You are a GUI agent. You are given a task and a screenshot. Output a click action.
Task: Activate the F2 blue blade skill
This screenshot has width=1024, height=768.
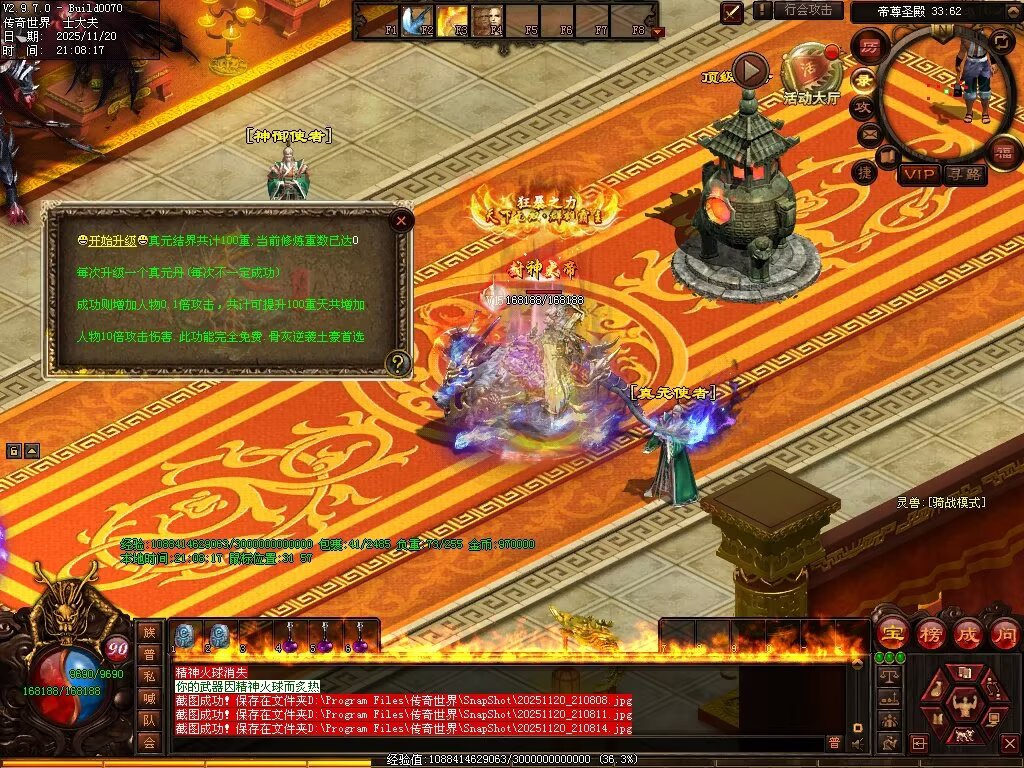point(415,20)
